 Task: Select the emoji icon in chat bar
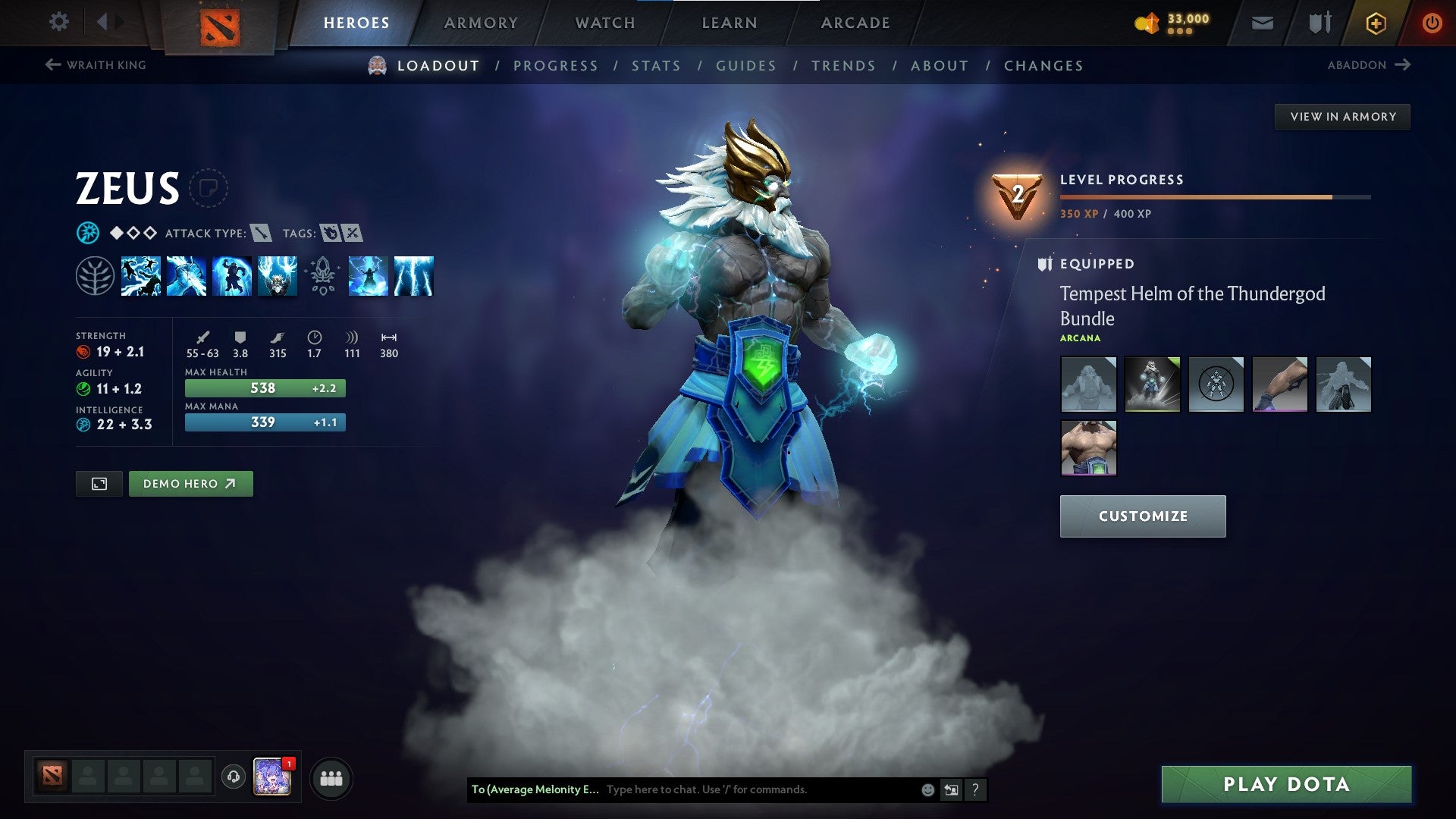[x=927, y=789]
